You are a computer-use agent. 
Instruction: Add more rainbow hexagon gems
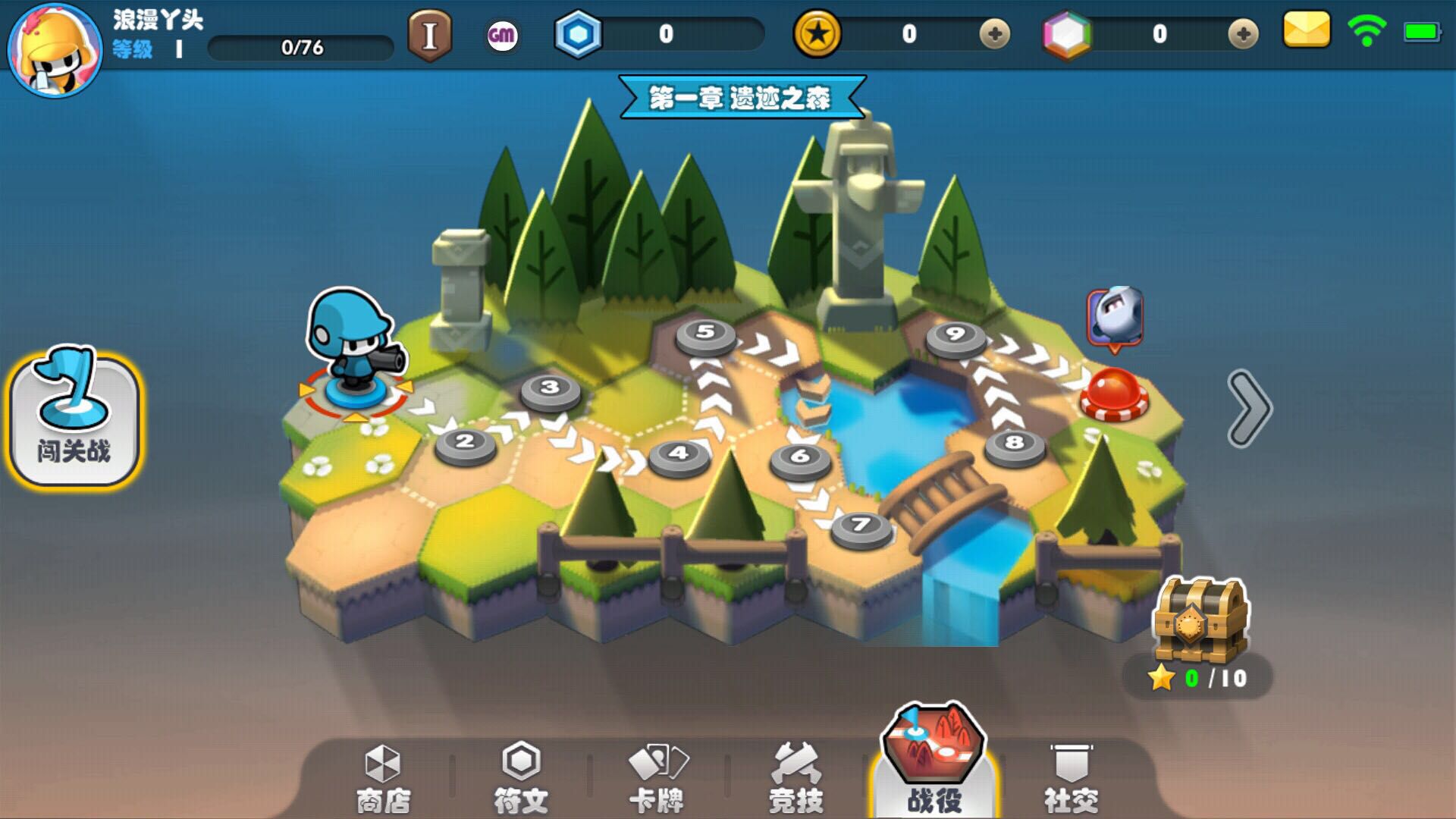(x=1242, y=34)
